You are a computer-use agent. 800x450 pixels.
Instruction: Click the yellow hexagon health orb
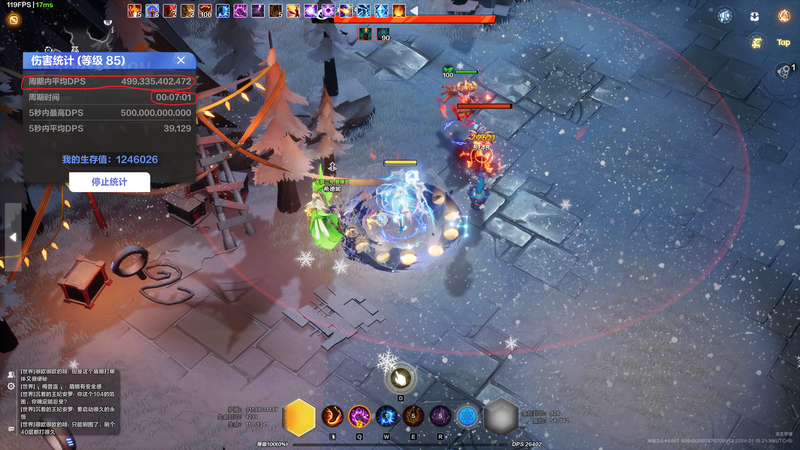(299, 417)
